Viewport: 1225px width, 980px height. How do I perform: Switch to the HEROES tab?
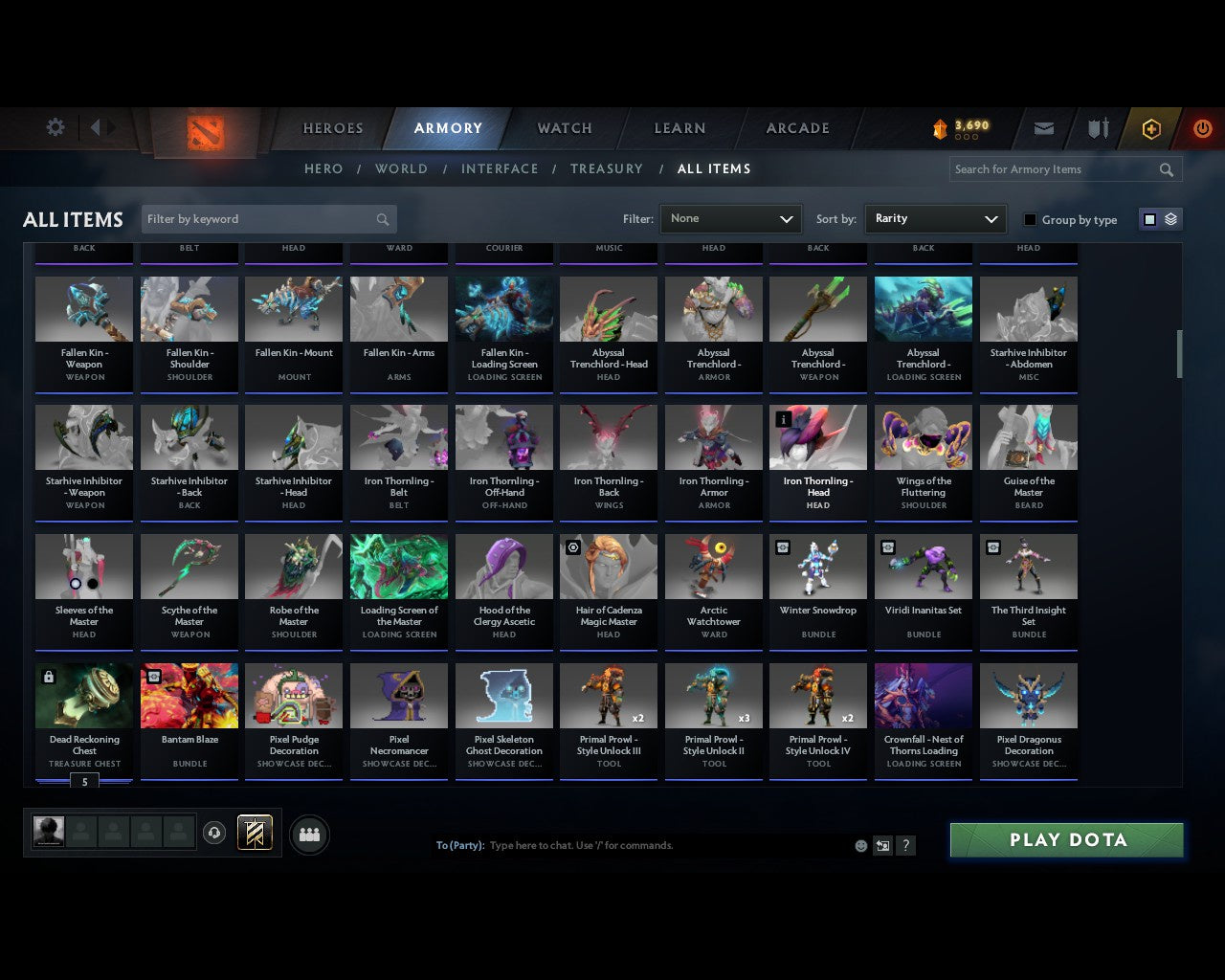coord(332,127)
